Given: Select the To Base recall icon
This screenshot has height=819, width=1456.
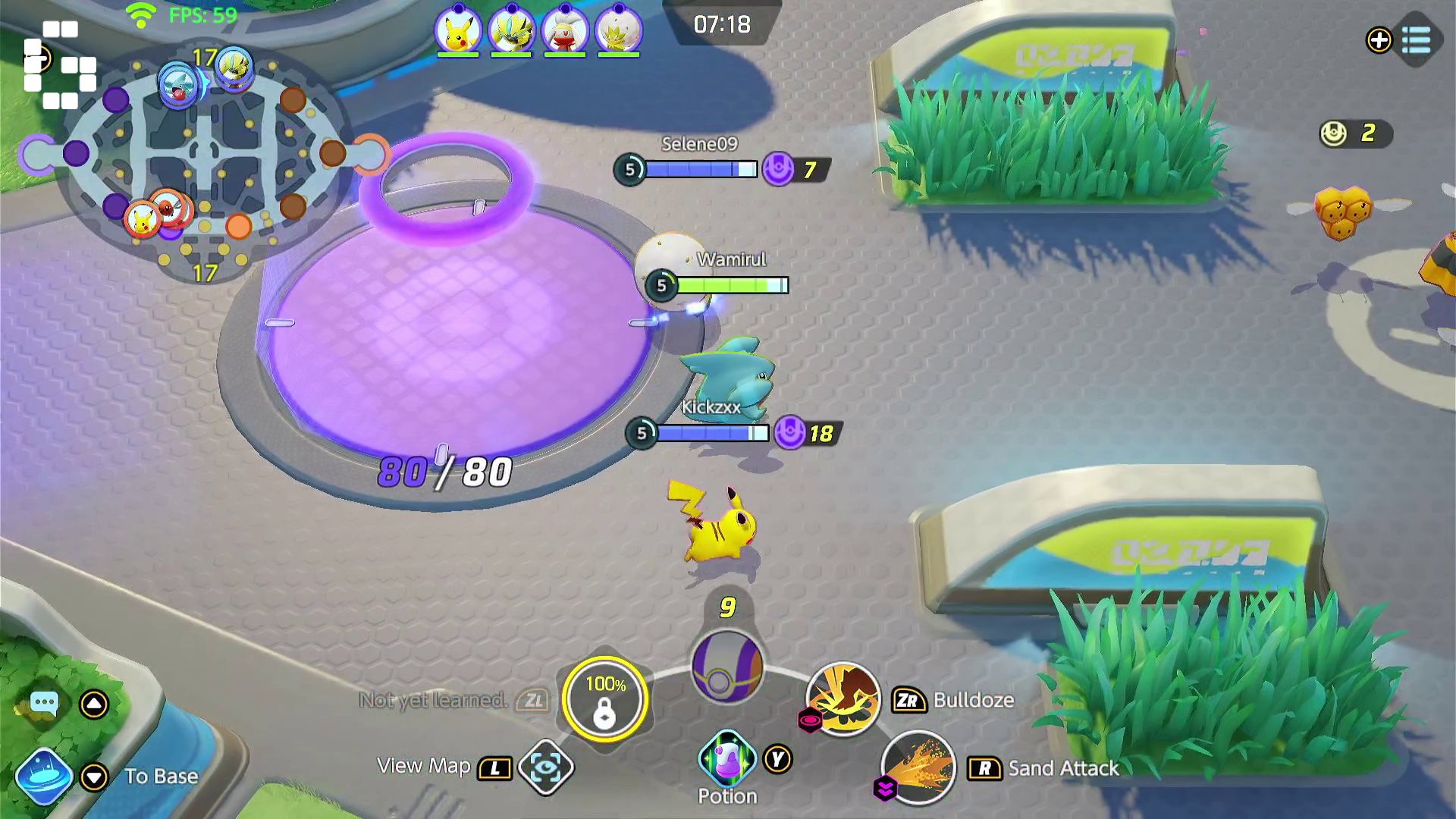Looking at the screenshot, I should tap(42, 776).
